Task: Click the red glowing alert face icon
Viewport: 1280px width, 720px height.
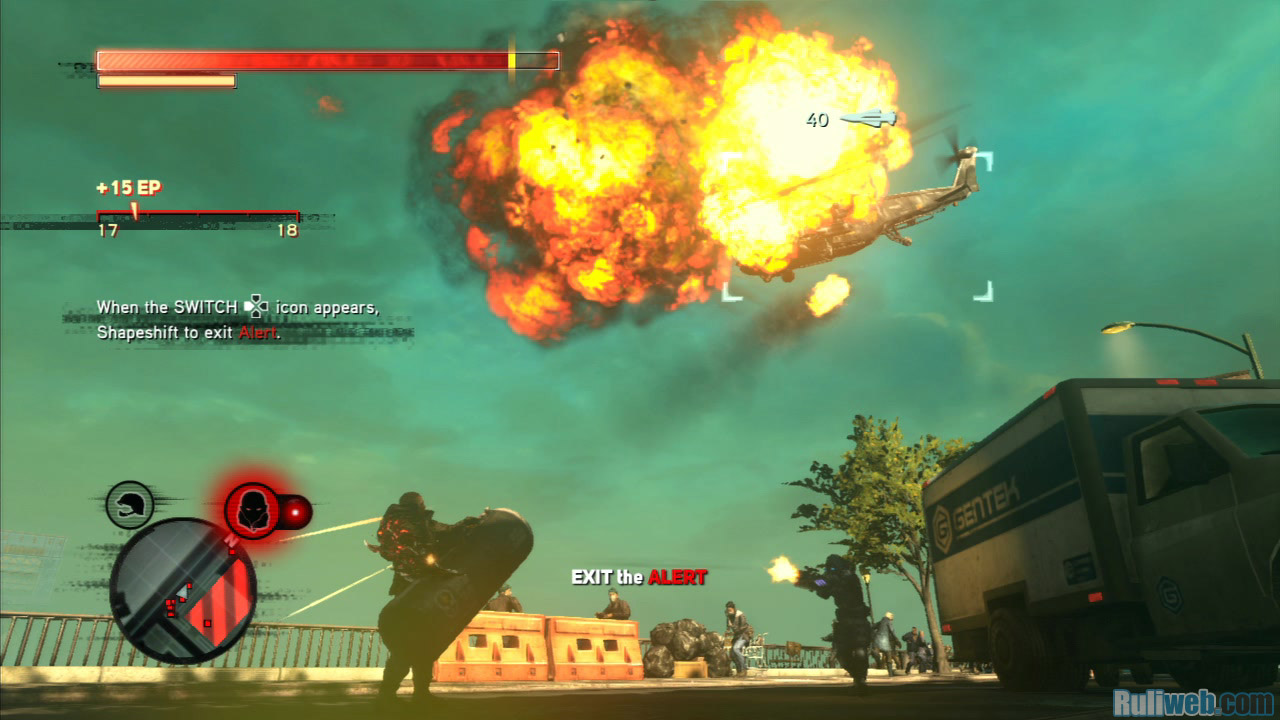Action: (251, 511)
